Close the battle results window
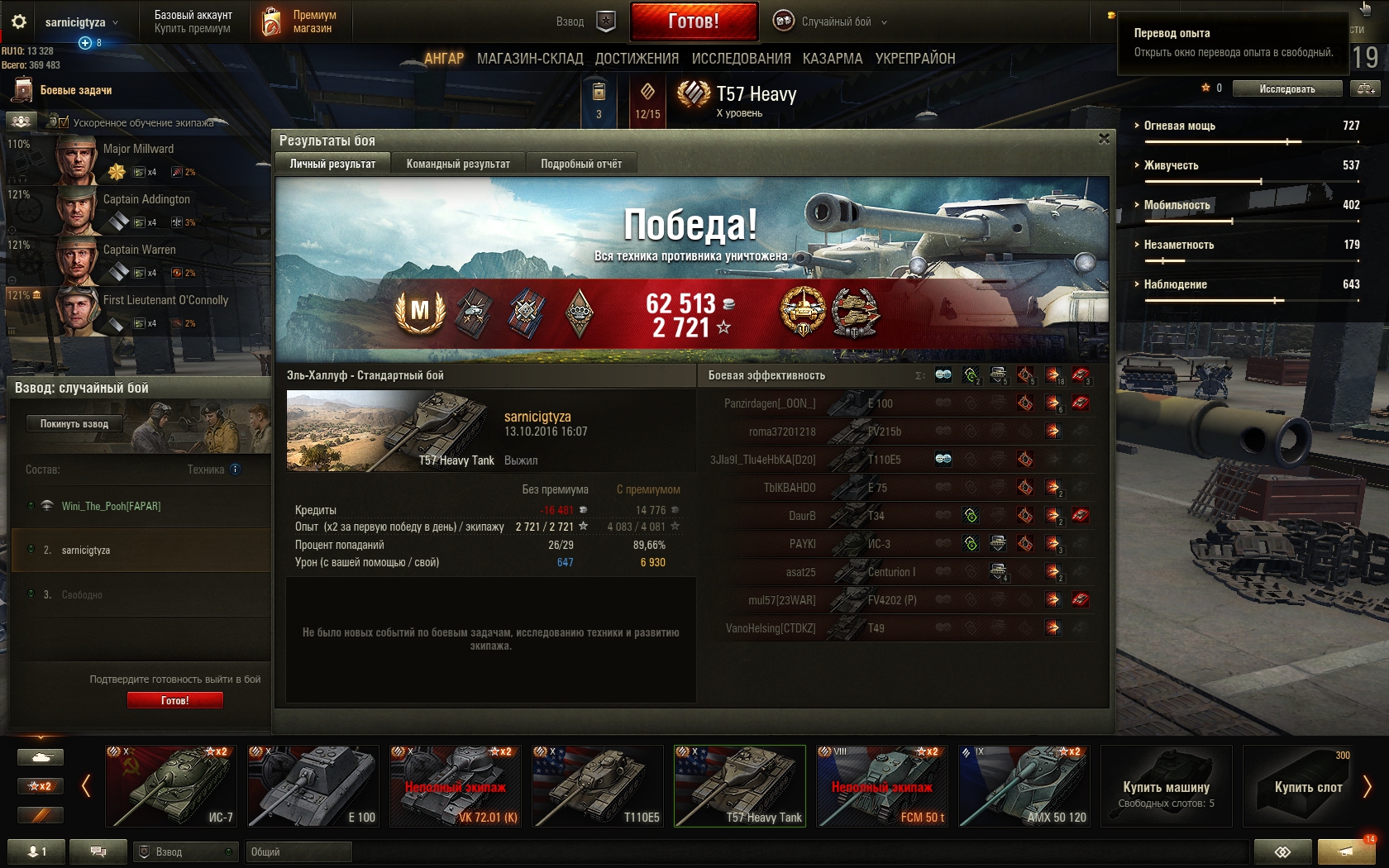 click(x=1104, y=139)
